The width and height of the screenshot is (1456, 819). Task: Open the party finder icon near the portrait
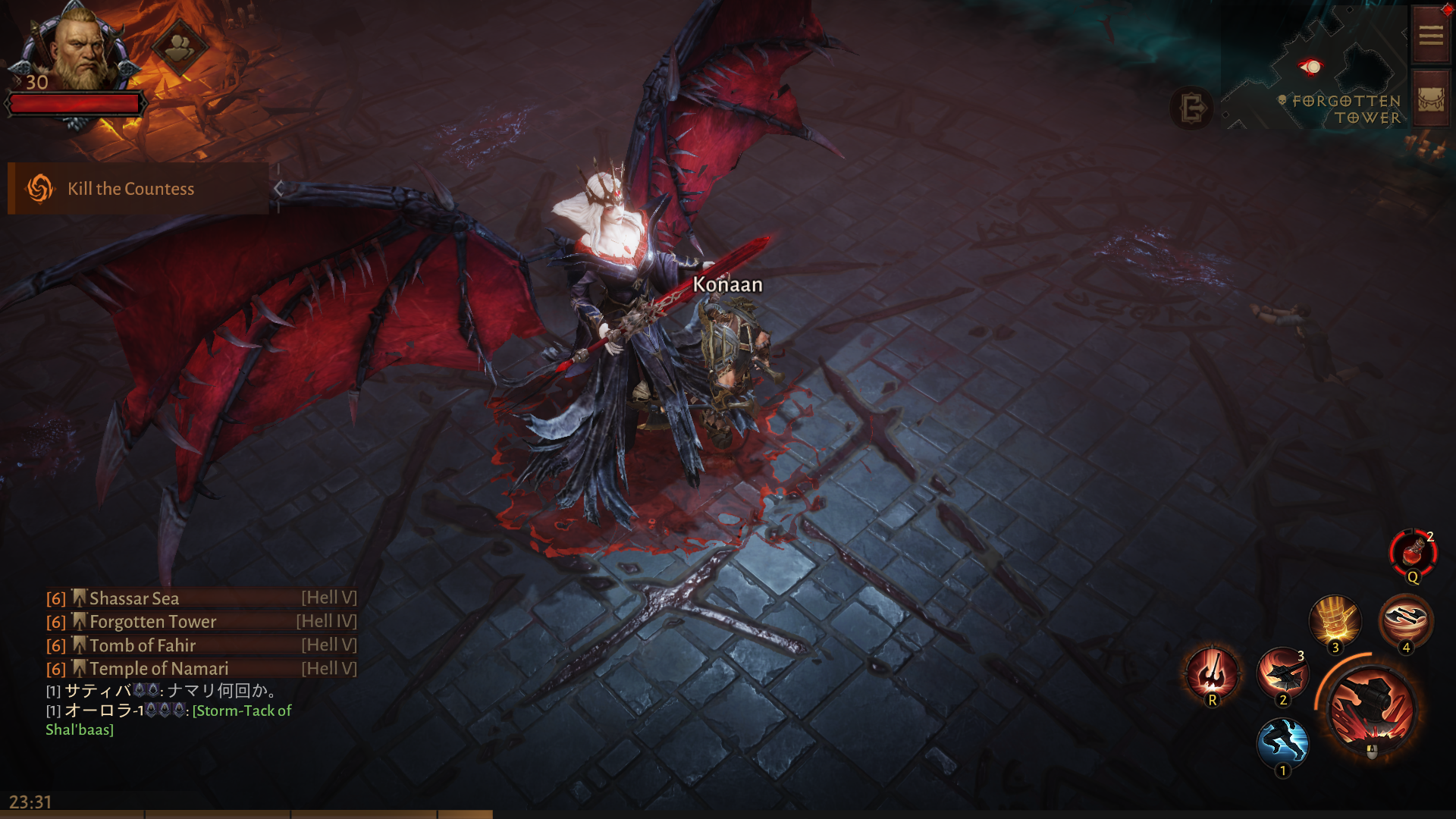(180, 47)
